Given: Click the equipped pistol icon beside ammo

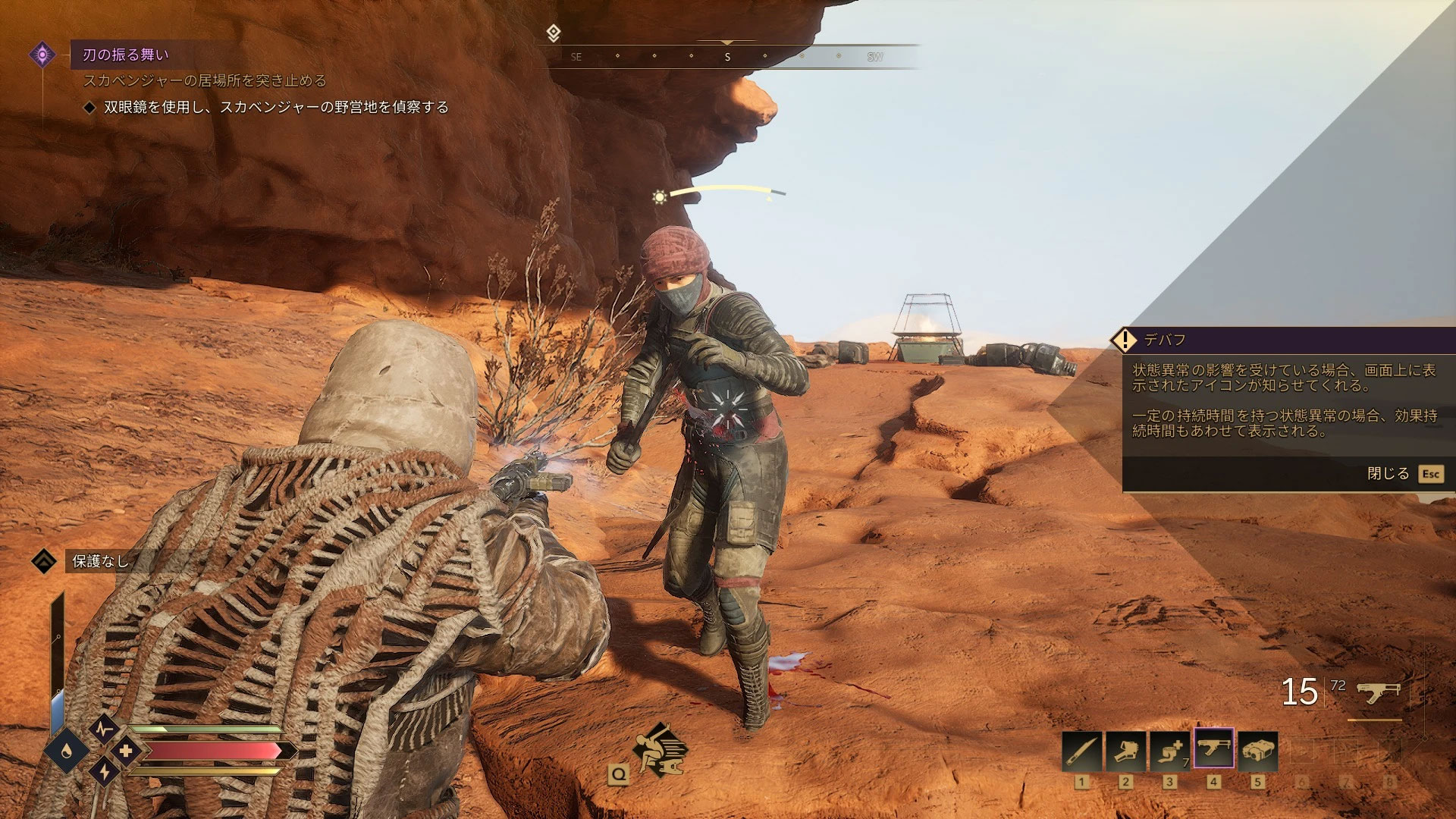Looking at the screenshot, I should pos(1377,692).
